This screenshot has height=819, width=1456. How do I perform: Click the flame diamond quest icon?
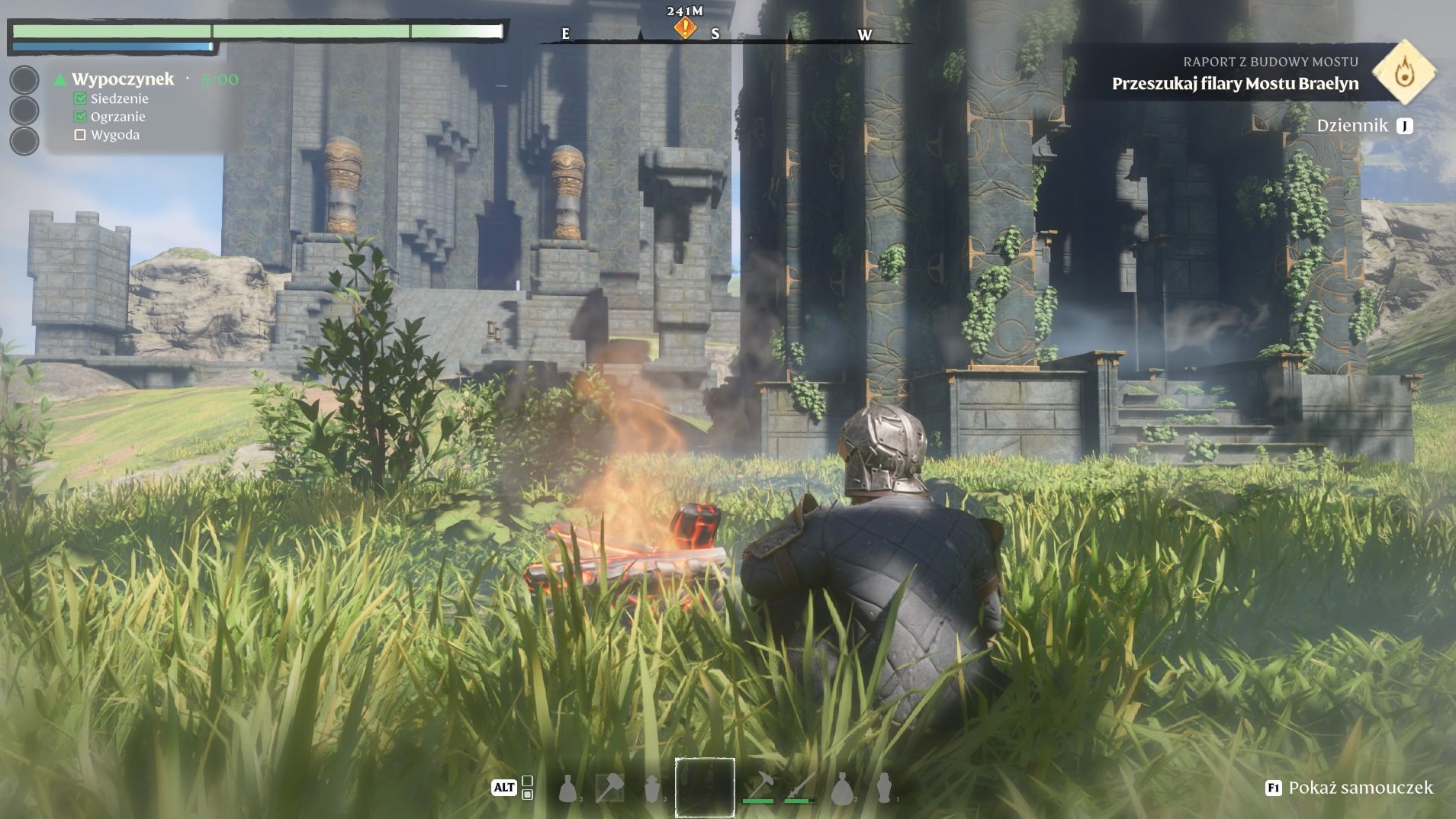[1403, 73]
